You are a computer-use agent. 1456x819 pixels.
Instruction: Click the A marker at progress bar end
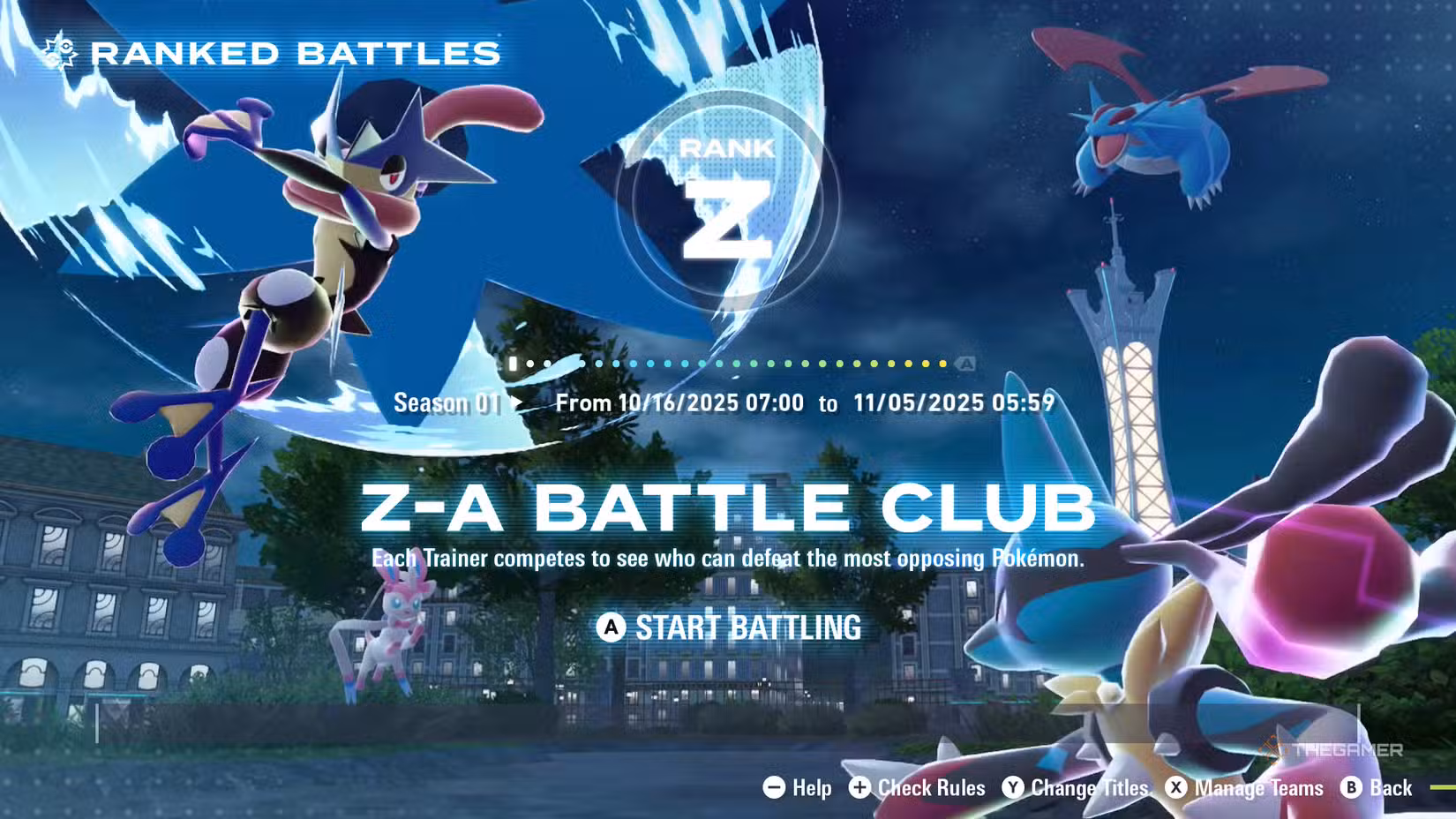click(x=965, y=362)
